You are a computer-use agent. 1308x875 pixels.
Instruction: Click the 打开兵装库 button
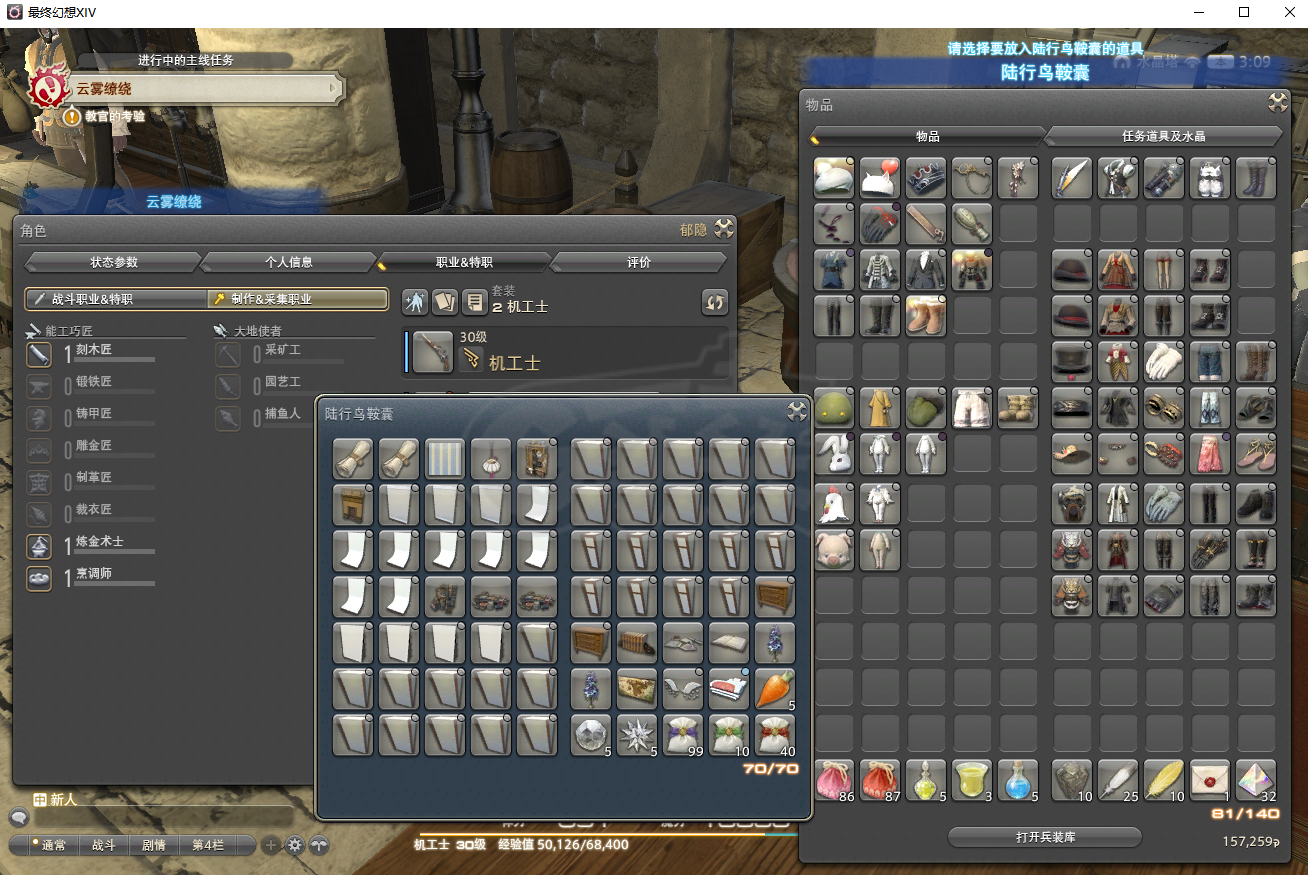click(x=1044, y=837)
